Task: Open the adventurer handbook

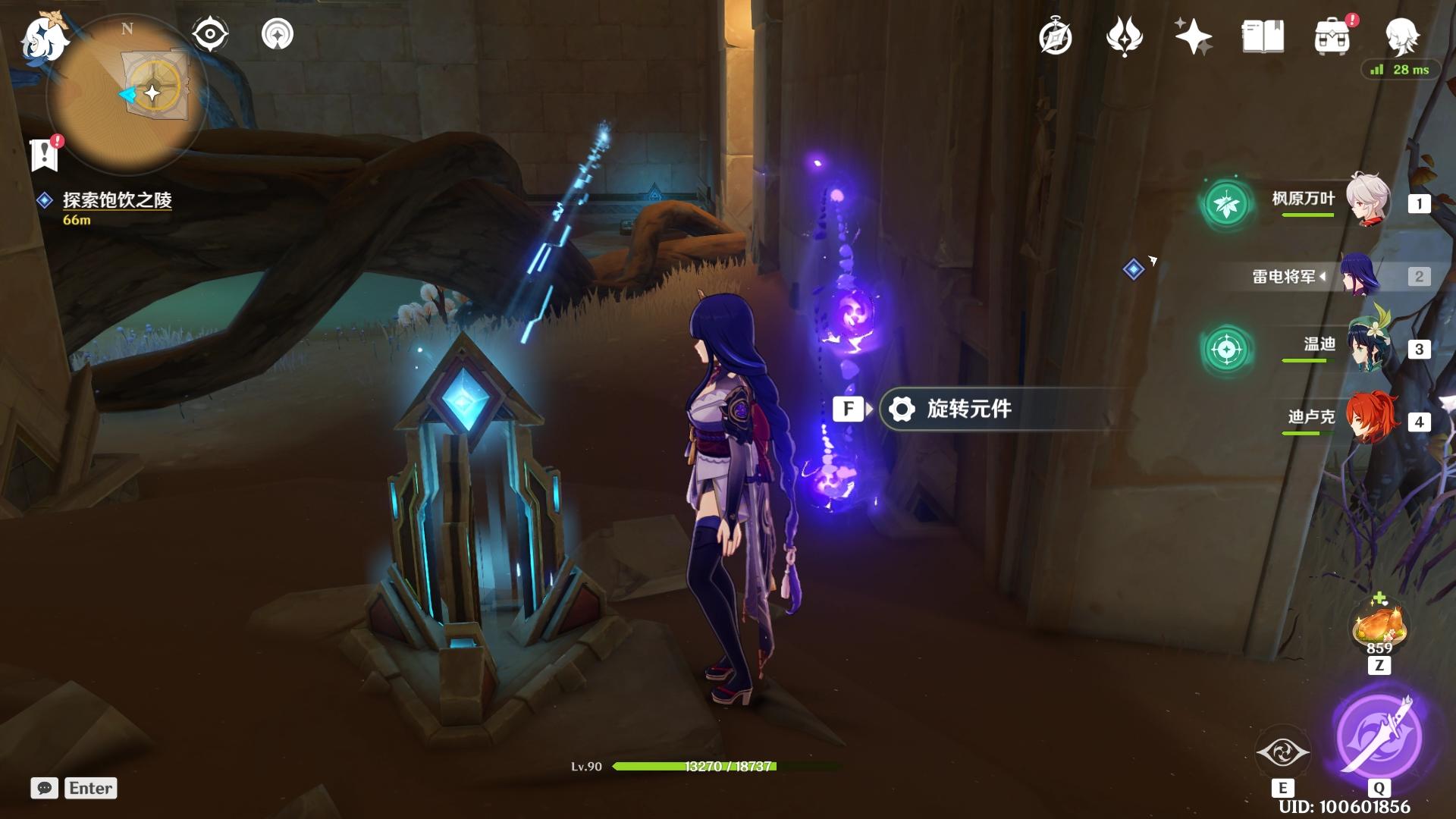Action: pyautogui.click(x=1263, y=37)
